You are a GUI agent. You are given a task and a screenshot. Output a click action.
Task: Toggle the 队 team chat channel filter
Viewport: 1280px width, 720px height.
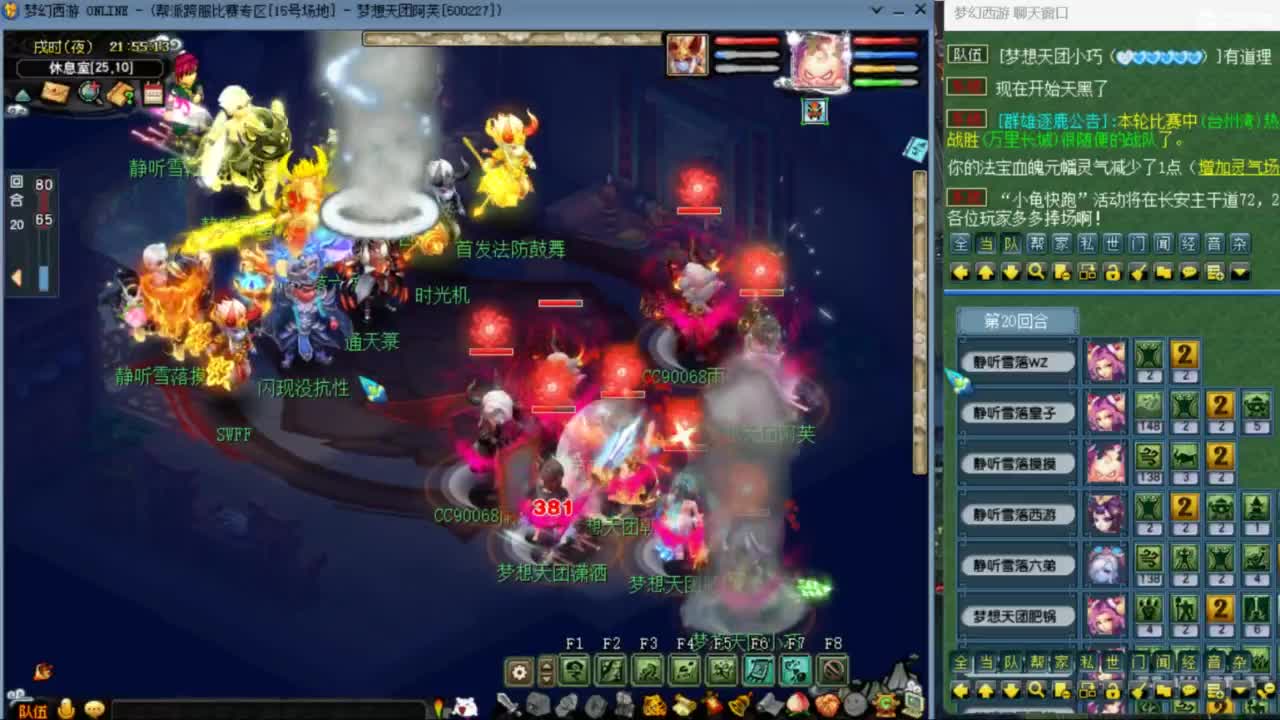pos(1010,242)
